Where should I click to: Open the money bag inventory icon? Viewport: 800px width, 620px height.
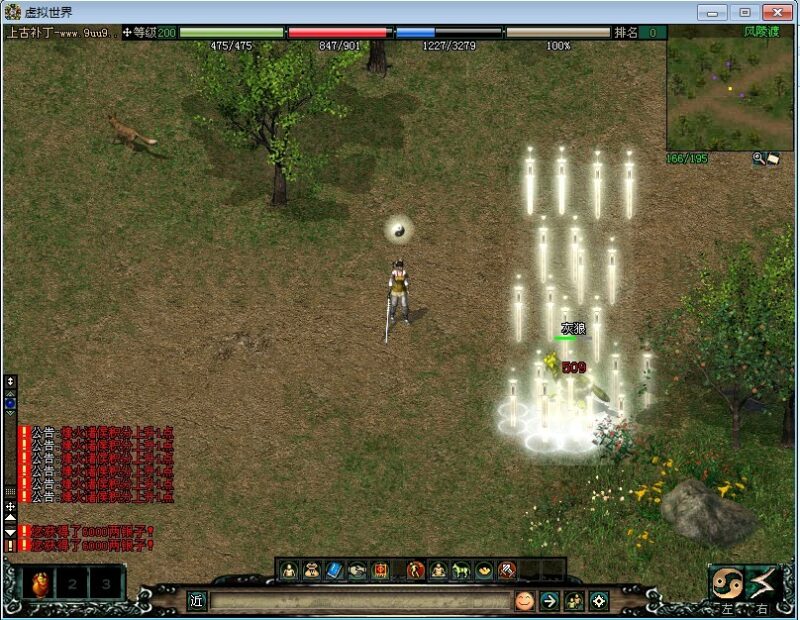click(x=312, y=570)
